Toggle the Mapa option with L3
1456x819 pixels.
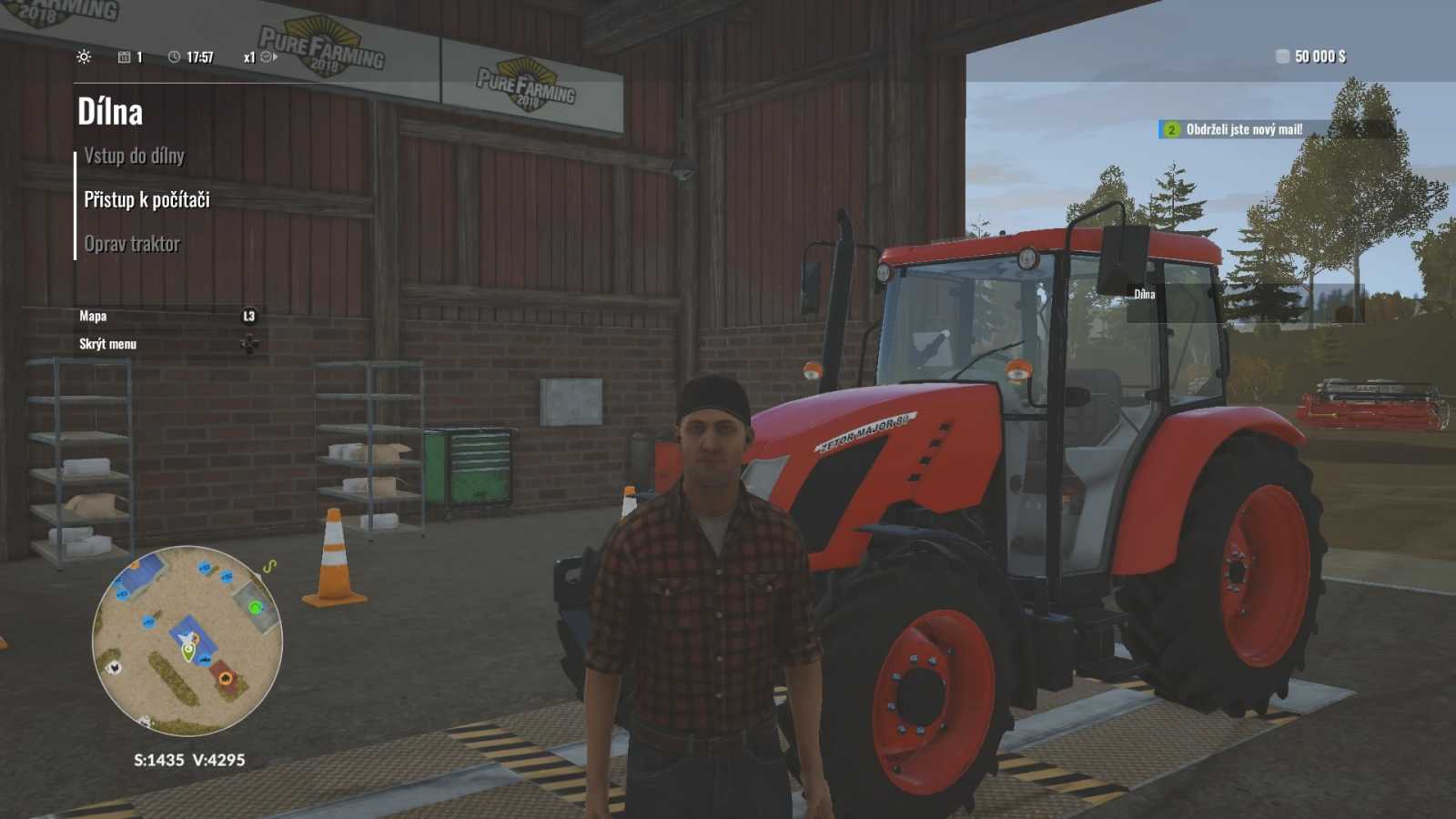pyautogui.click(x=93, y=316)
